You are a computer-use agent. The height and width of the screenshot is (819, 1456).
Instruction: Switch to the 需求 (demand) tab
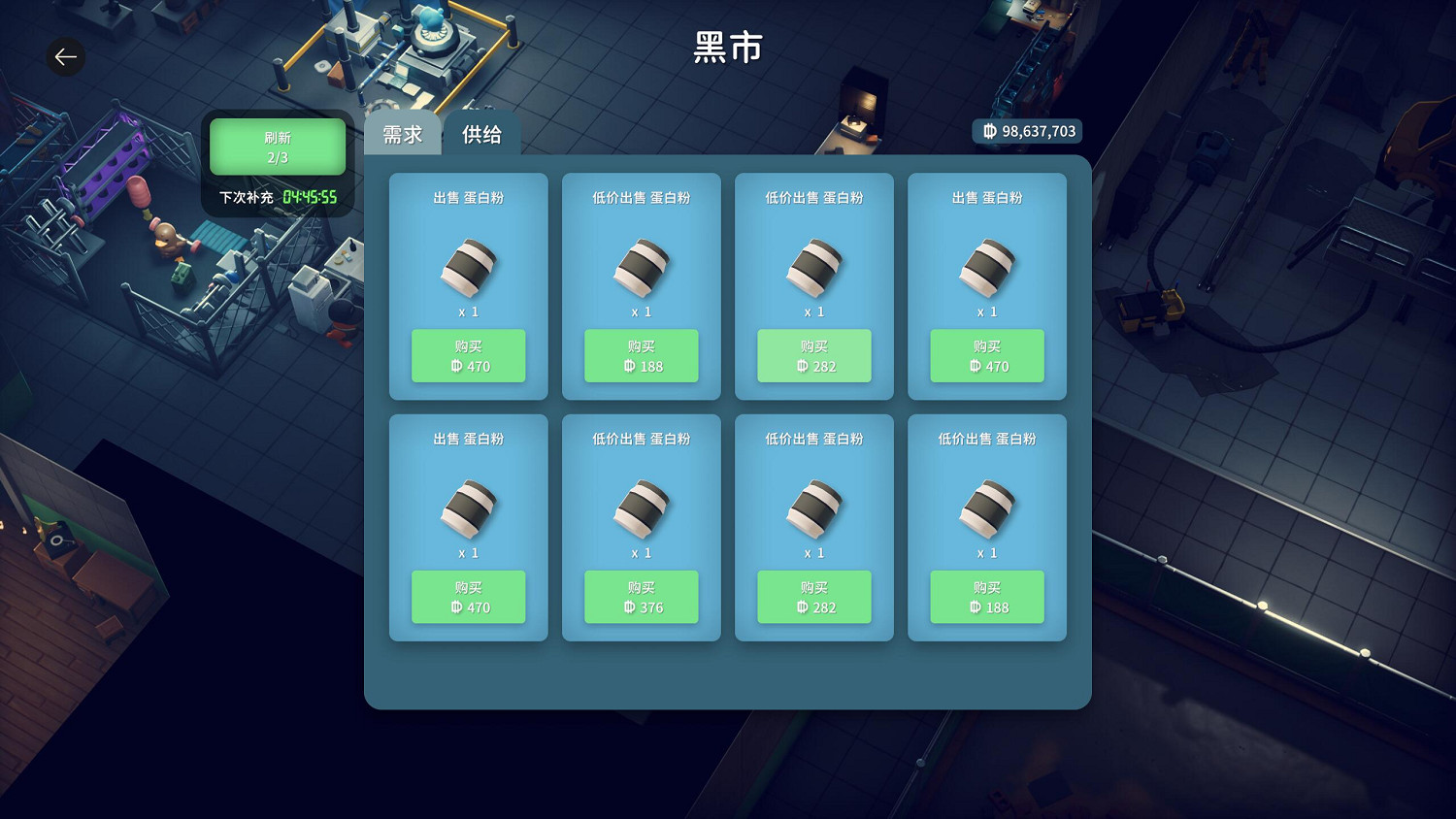tap(402, 134)
